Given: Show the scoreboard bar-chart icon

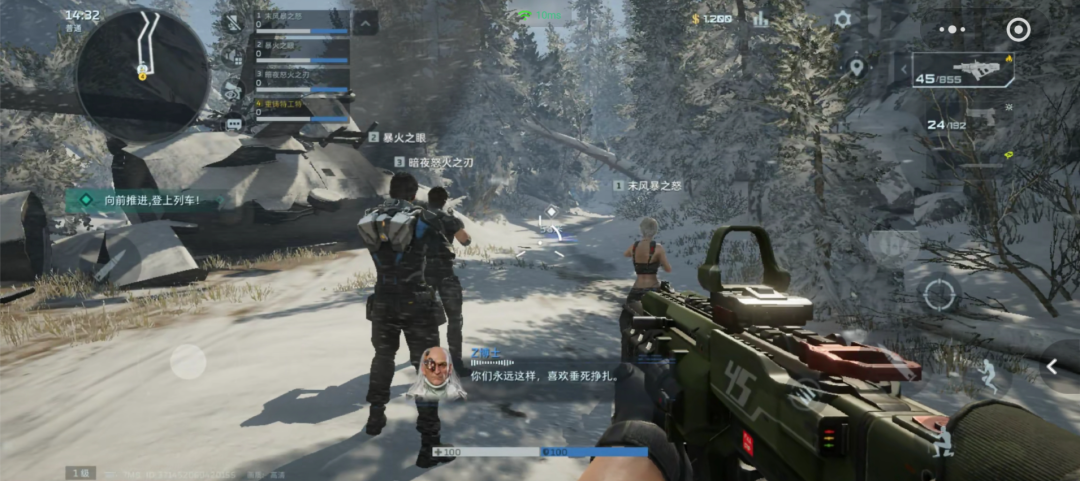Looking at the screenshot, I should pos(761,19).
